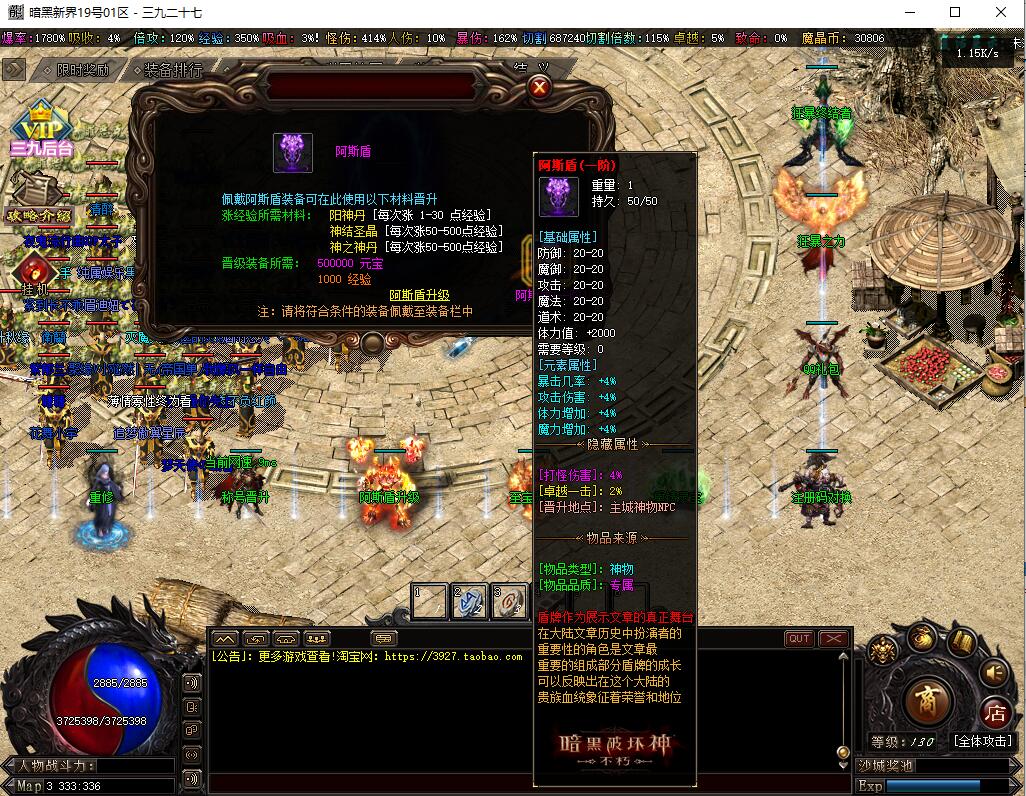Maximize the game window
1026x796 pixels.
pos(955,12)
